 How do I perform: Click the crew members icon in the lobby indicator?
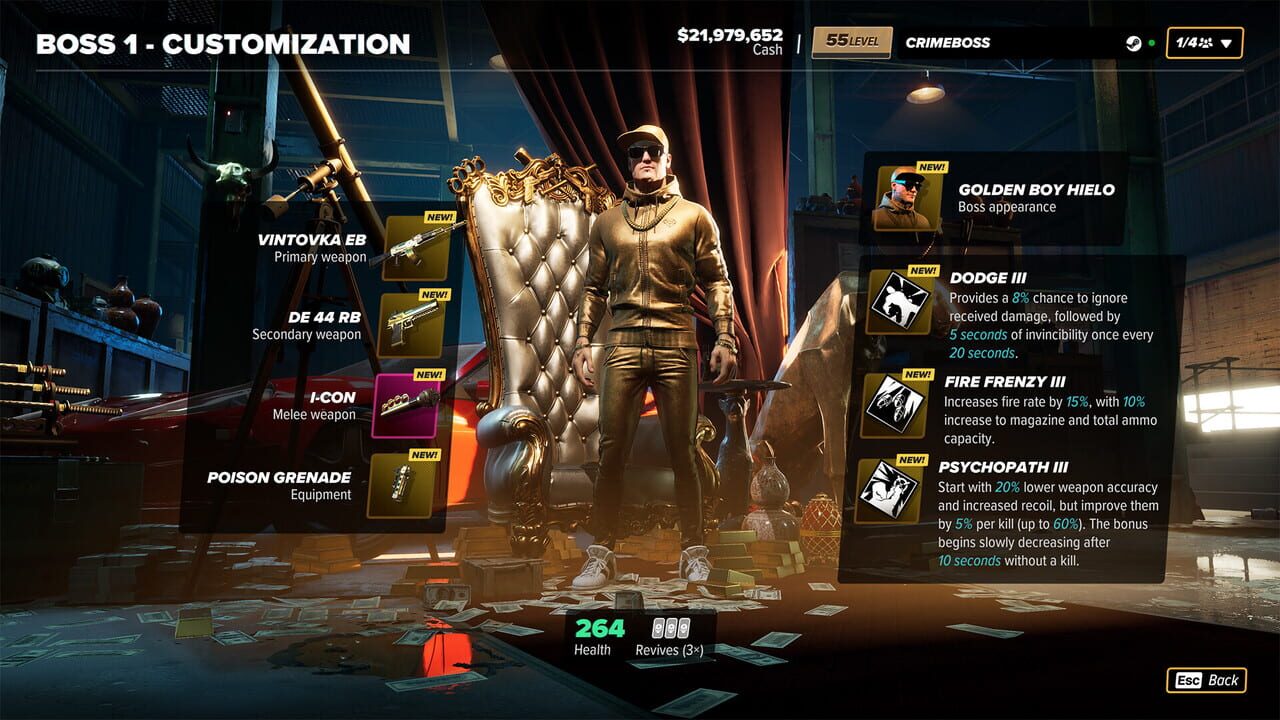click(x=1207, y=42)
